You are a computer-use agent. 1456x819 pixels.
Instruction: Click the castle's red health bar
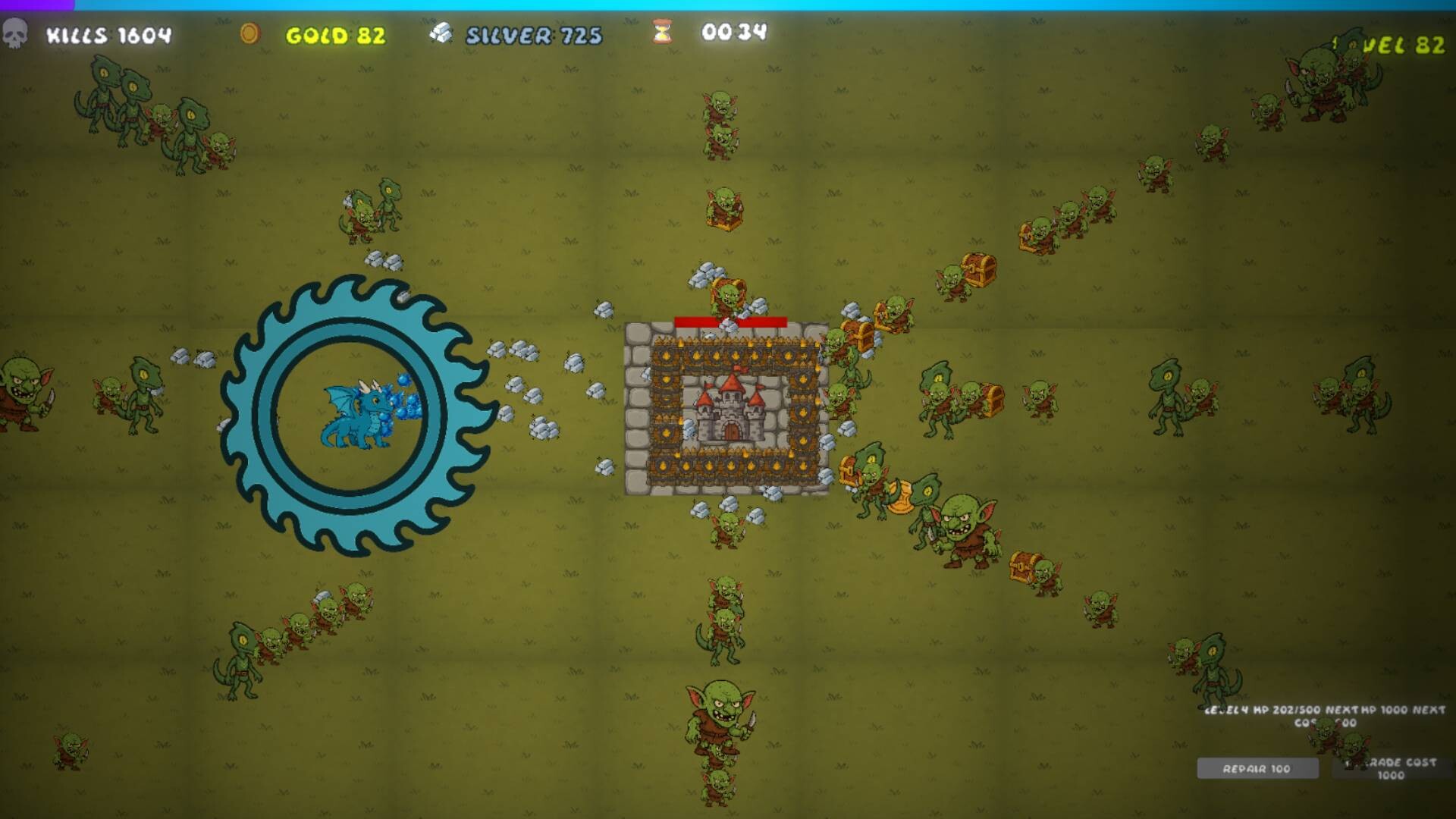pos(732,321)
